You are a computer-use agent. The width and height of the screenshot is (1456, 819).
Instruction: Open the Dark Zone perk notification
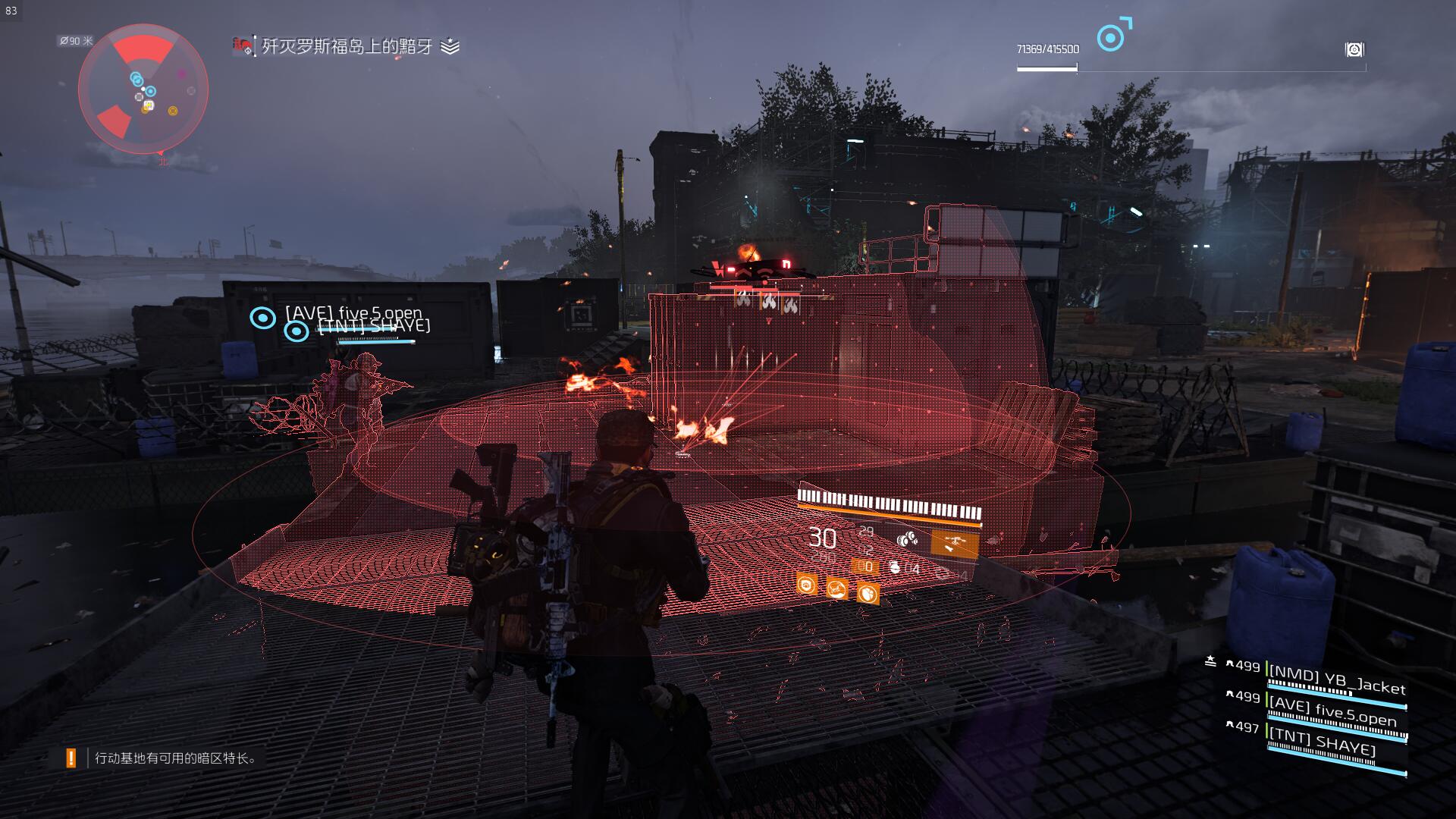[174, 758]
